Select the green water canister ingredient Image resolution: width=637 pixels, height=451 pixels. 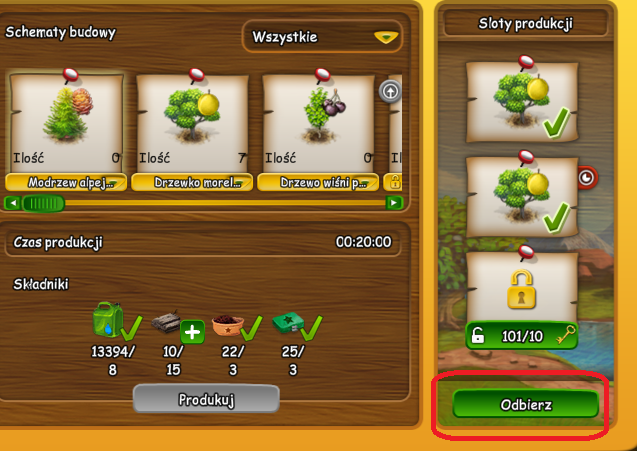click(108, 321)
